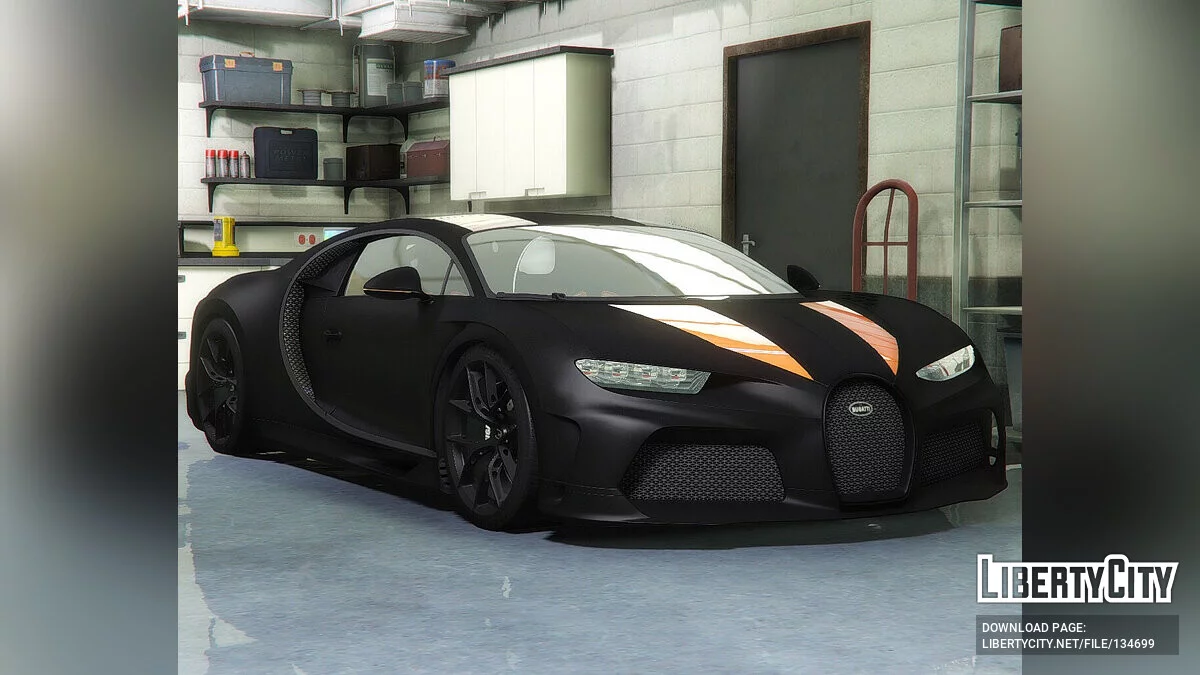Click the LibertyCity logo watermark
Viewport: 1200px width, 675px height.
pos(1077,580)
